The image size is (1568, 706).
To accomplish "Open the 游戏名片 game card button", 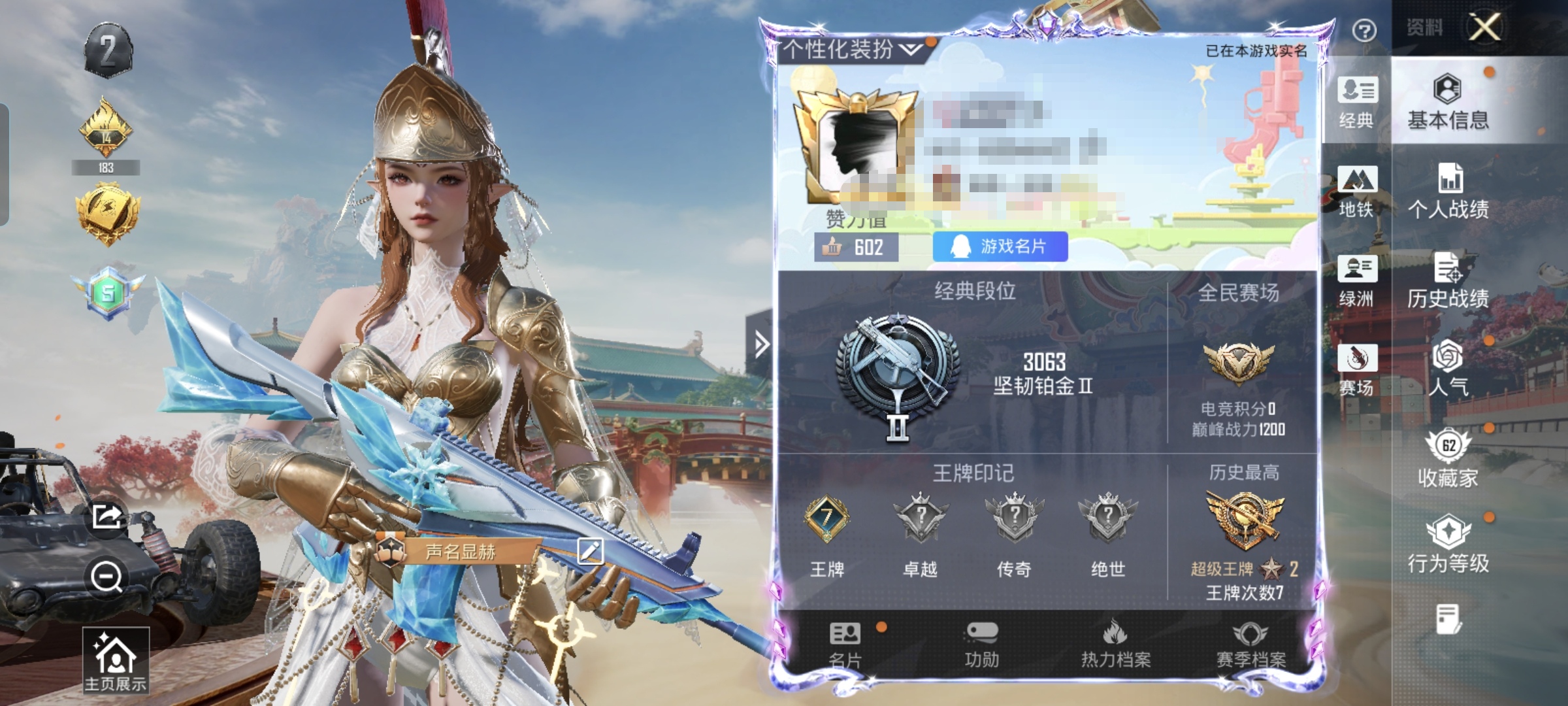I will 1000,246.
